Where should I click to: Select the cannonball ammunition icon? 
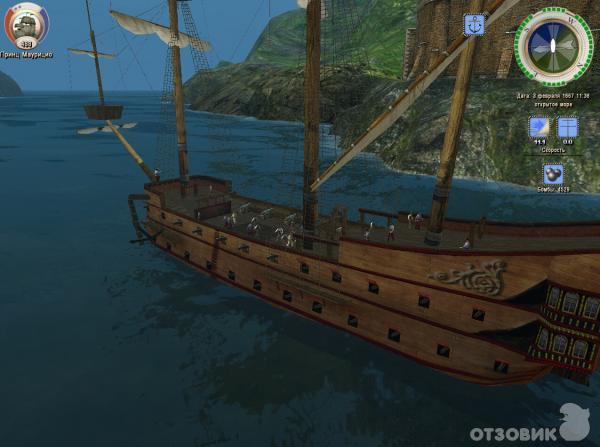[x=553, y=173]
